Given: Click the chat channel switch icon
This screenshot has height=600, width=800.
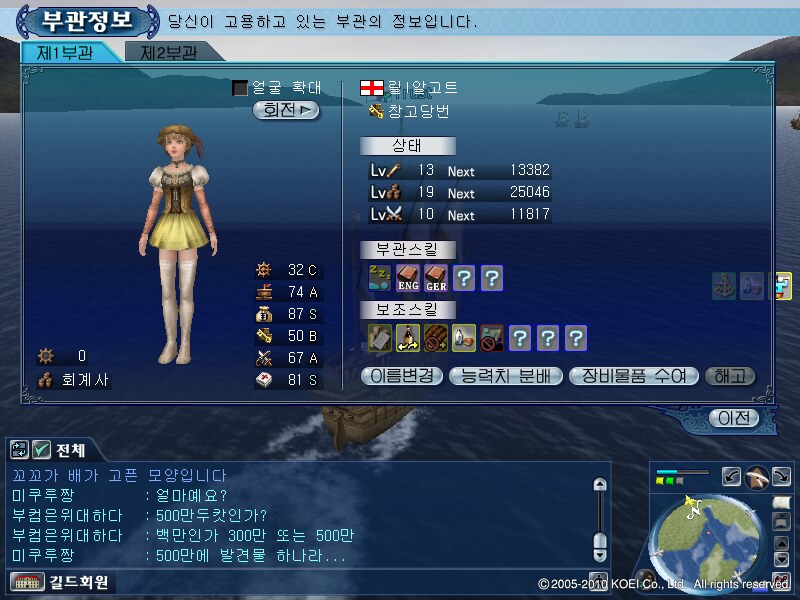Looking at the screenshot, I should (x=18, y=450).
